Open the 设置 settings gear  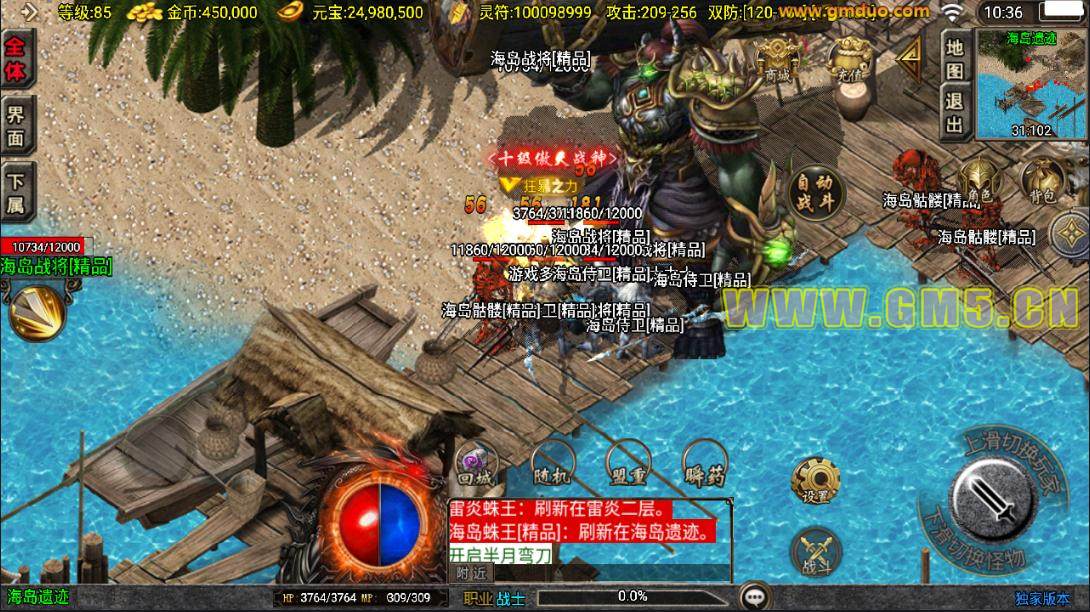815,480
